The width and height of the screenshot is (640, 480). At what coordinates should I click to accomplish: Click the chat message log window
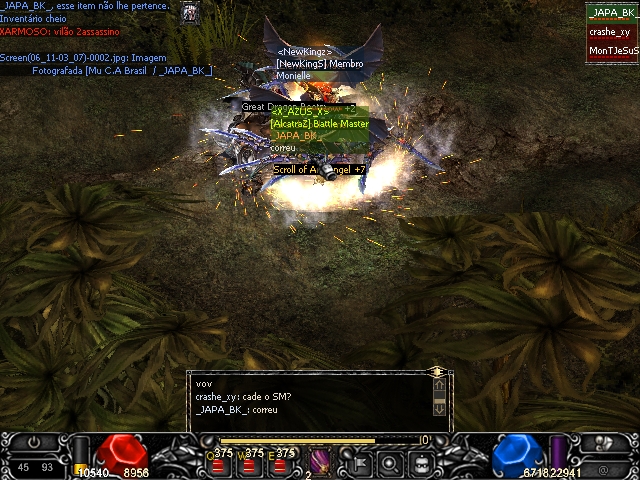pos(312,397)
